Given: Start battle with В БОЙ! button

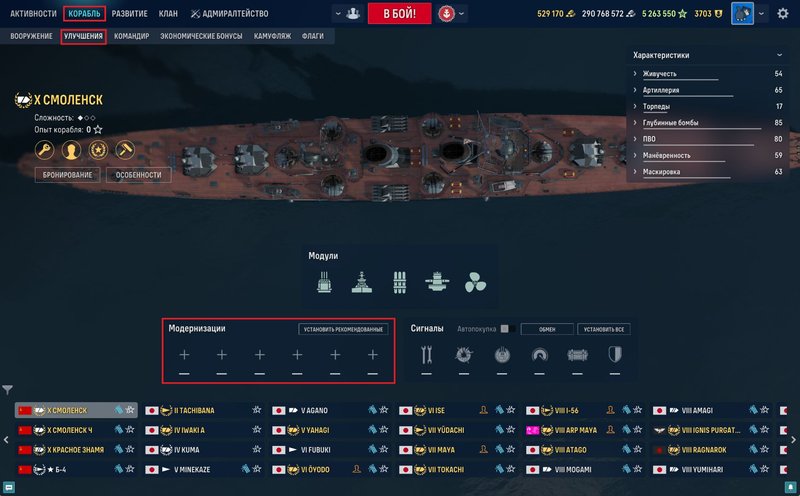Looking at the screenshot, I should point(399,14).
